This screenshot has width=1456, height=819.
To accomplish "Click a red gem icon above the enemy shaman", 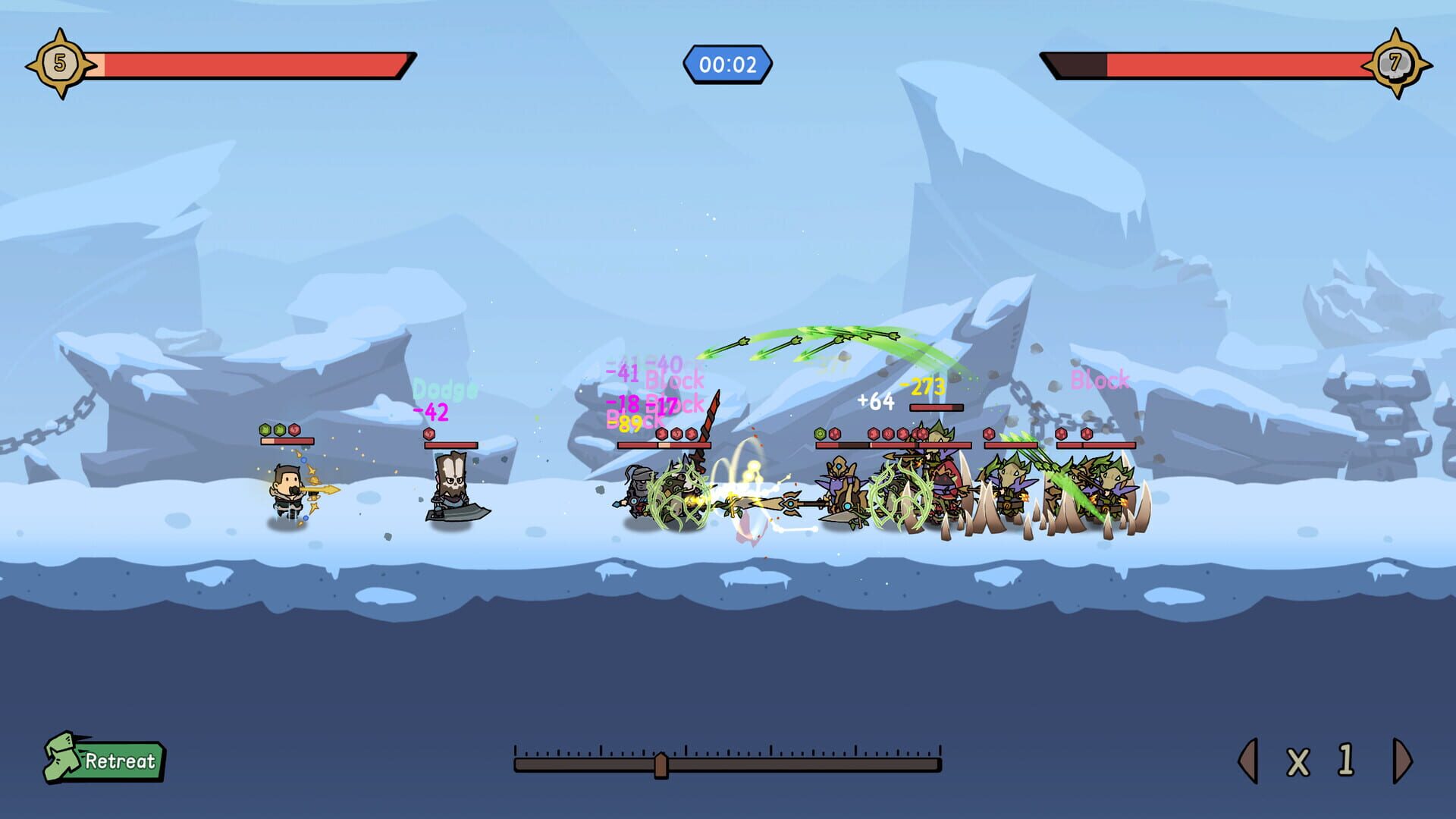I will (x=835, y=435).
